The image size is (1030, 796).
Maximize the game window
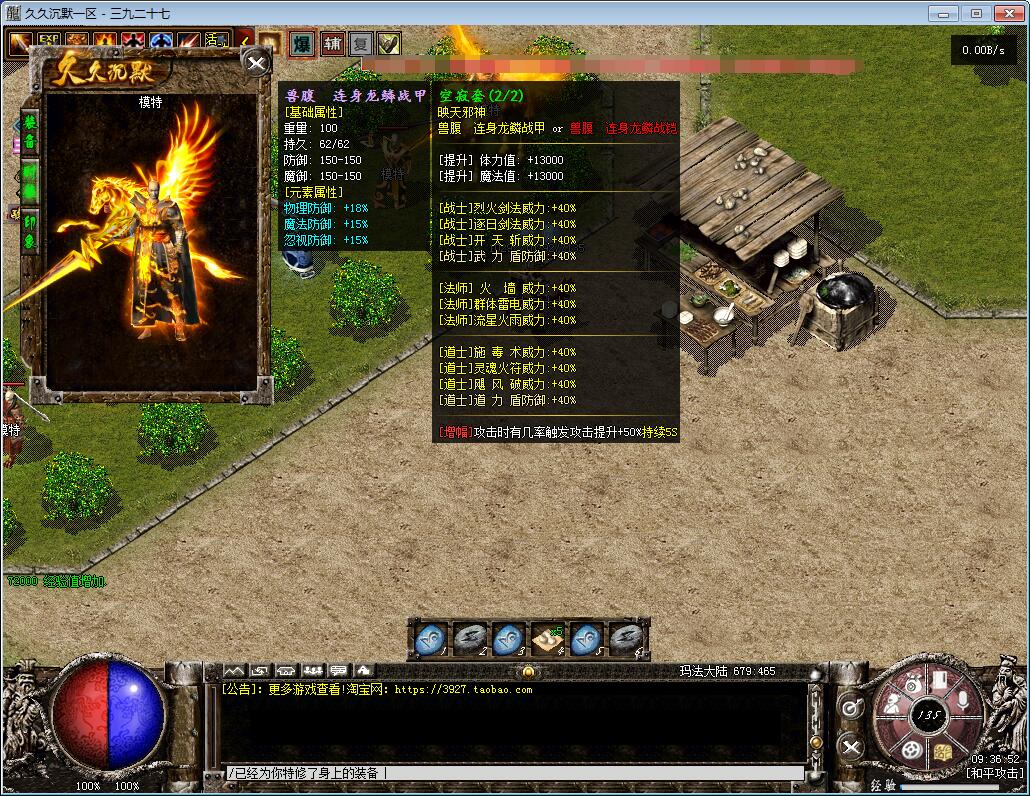click(x=976, y=13)
